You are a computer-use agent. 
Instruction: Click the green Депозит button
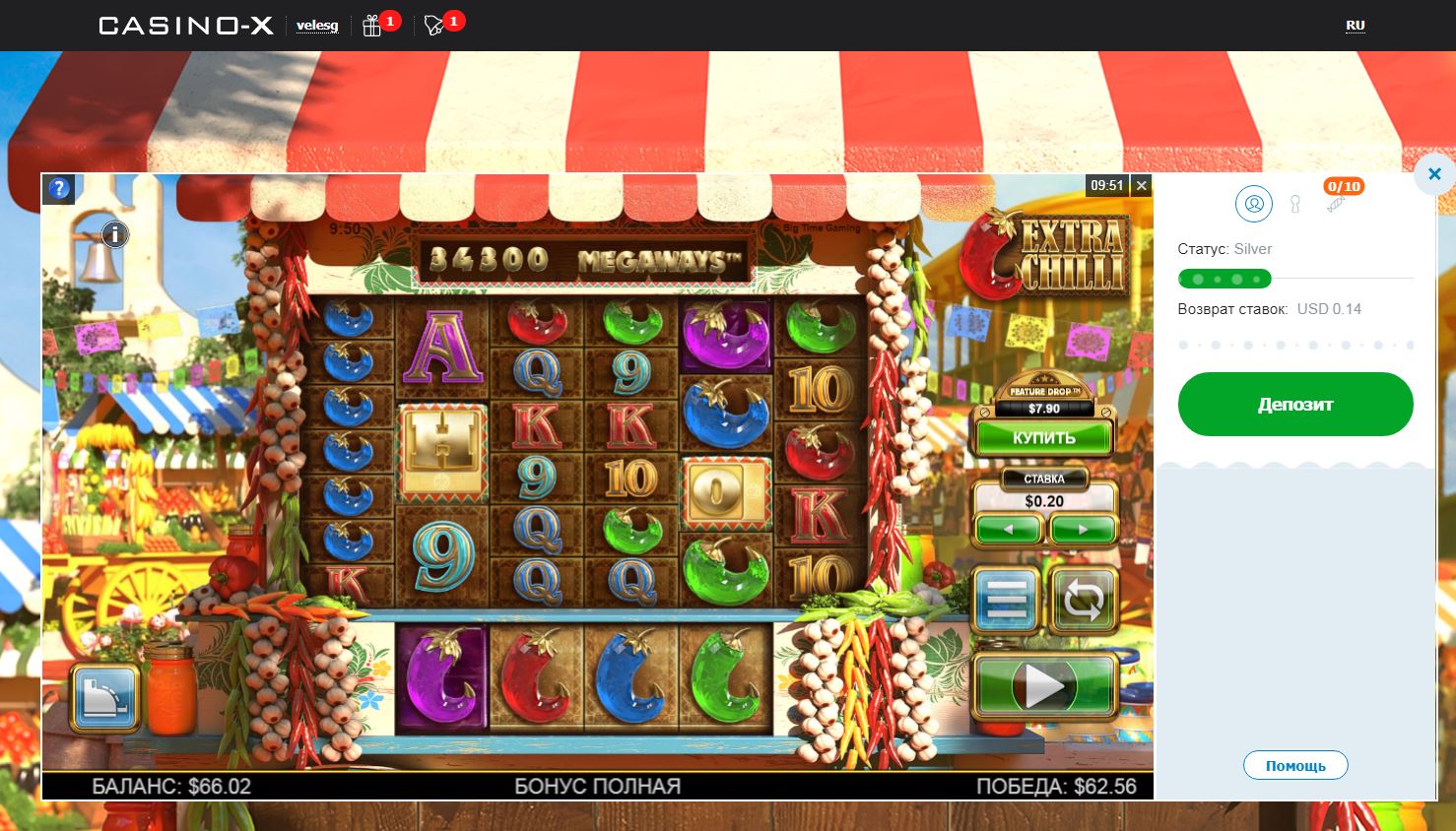[x=1295, y=404]
